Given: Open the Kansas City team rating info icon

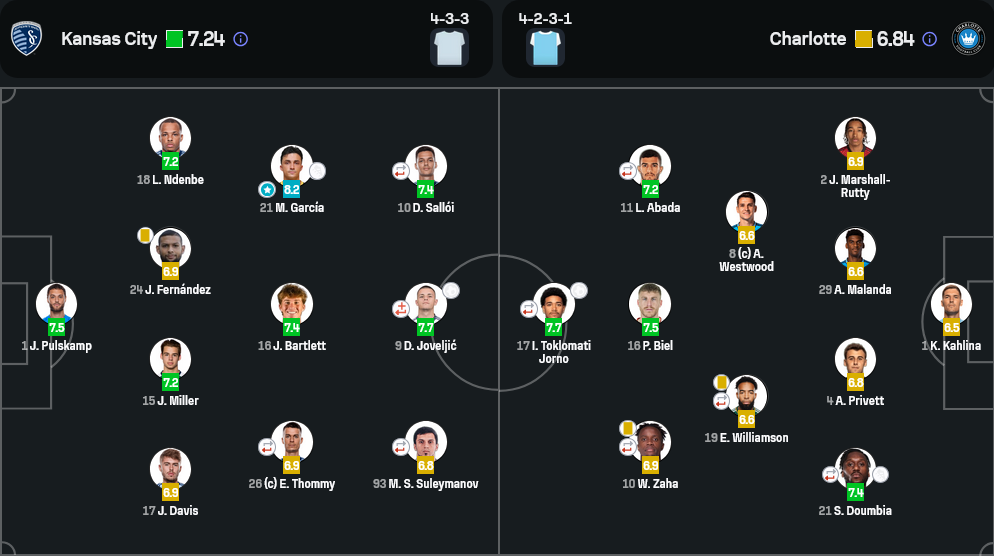Looking at the screenshot, I should [x=241, y=39].
